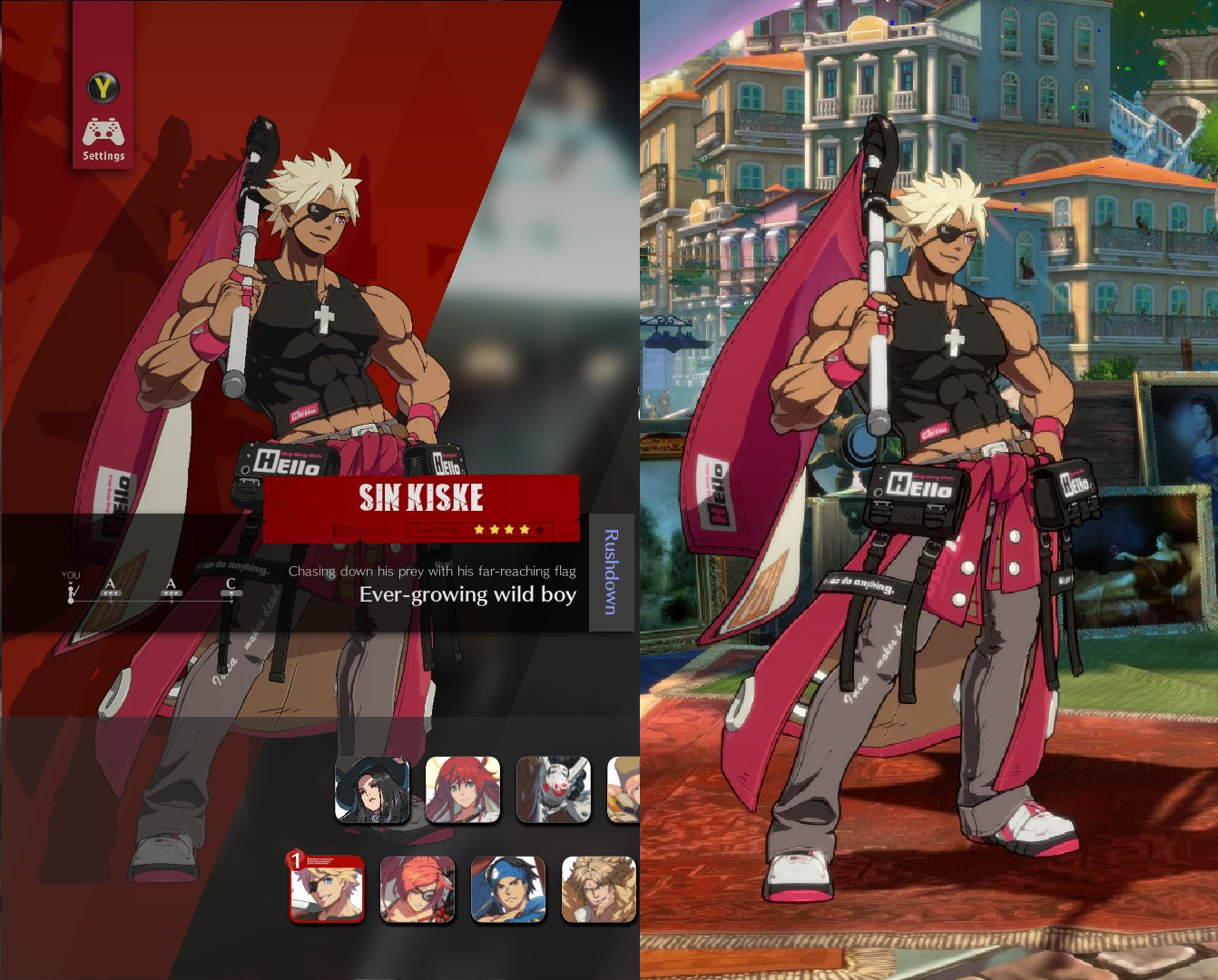Open the Rushdown side tab
This screenshot has width=1218, height=980.
610,572
